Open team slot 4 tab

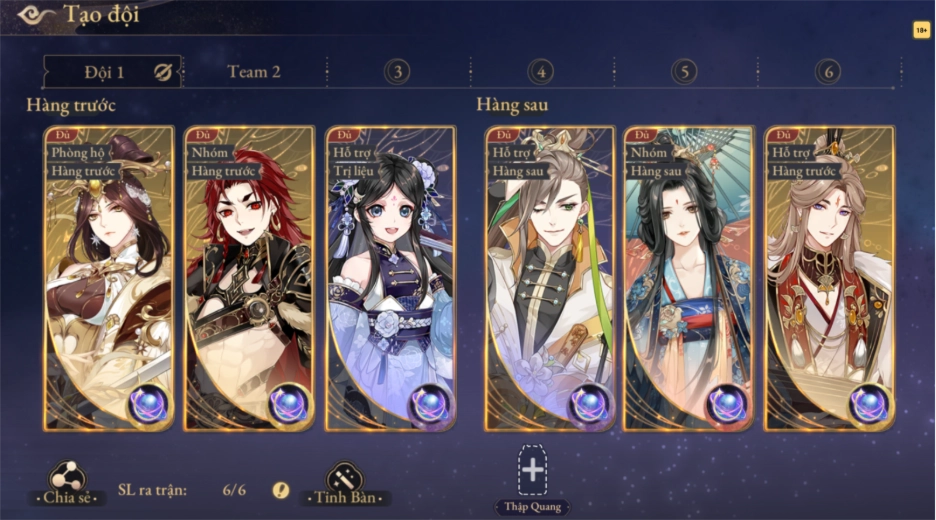tap(541, 72)
